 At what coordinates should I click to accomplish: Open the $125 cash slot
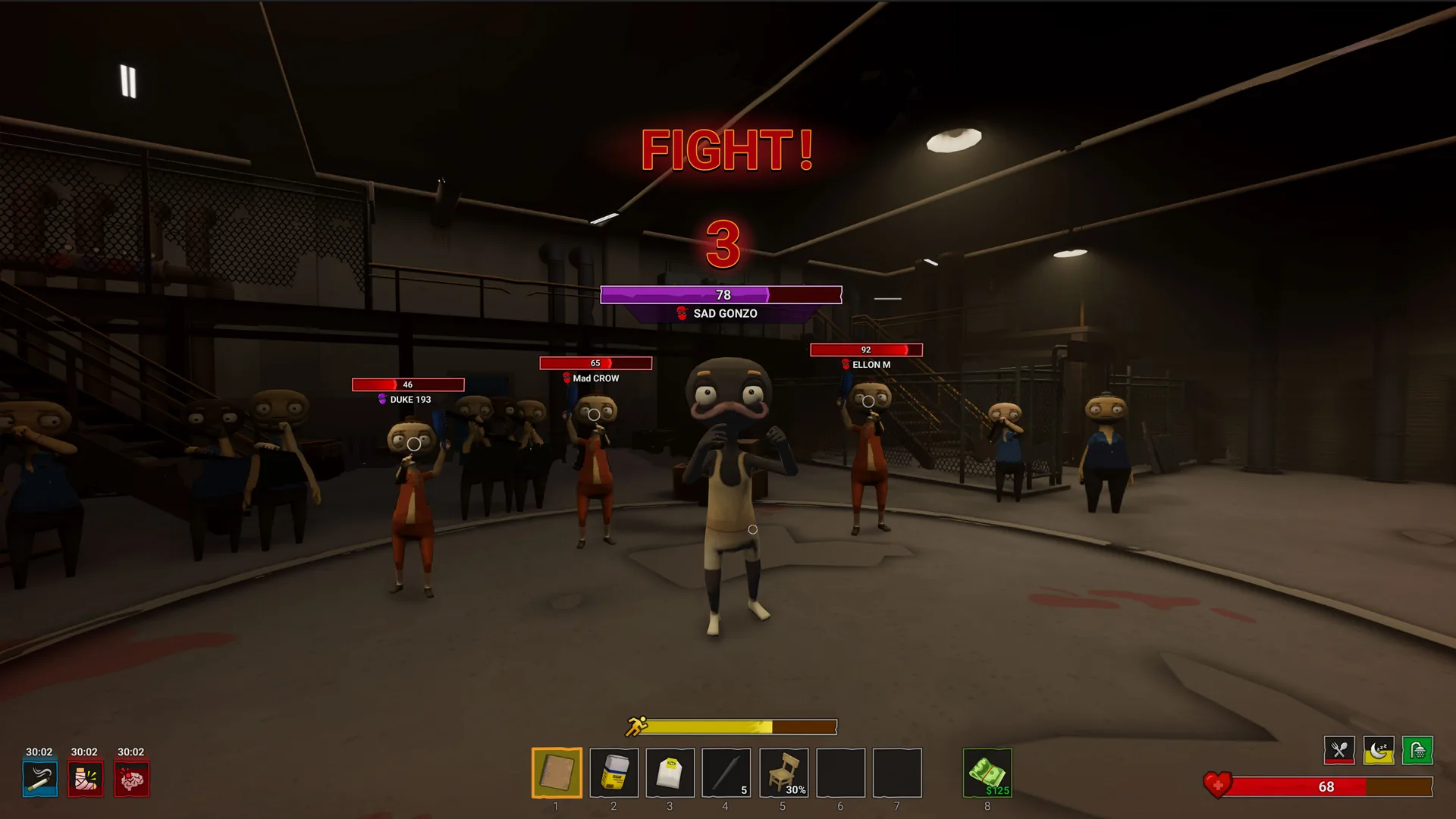click(987, 773)
